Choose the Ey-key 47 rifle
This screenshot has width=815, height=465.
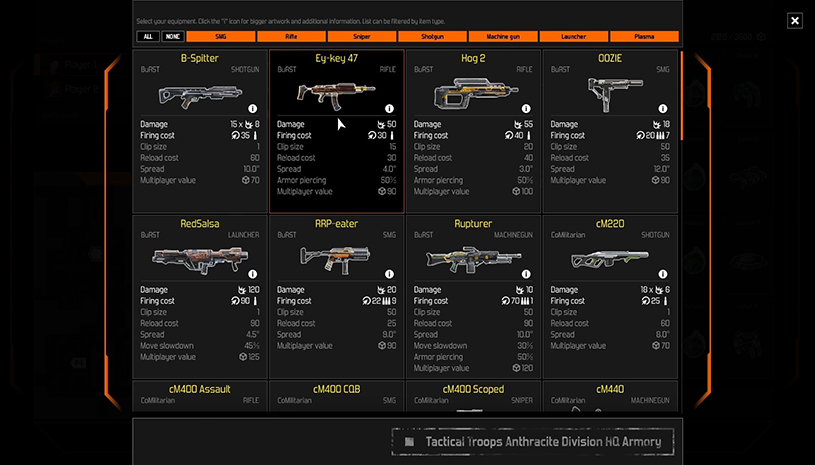pos(336,95)
